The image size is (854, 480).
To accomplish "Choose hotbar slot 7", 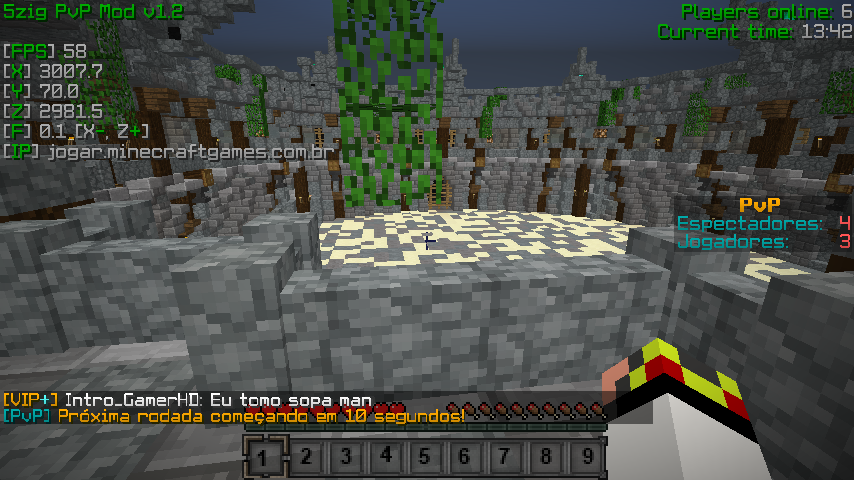I will [507, 458].
